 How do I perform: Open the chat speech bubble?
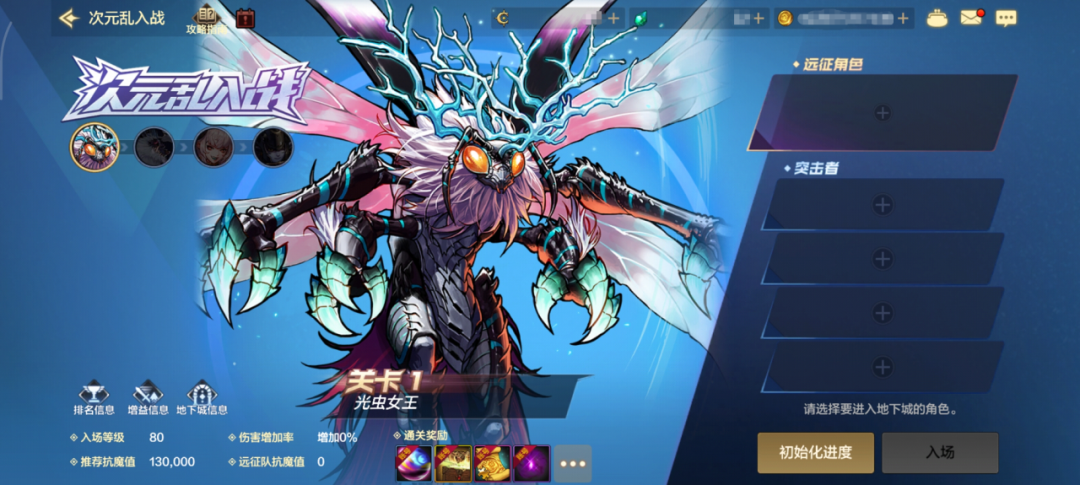click(1006, 18)
